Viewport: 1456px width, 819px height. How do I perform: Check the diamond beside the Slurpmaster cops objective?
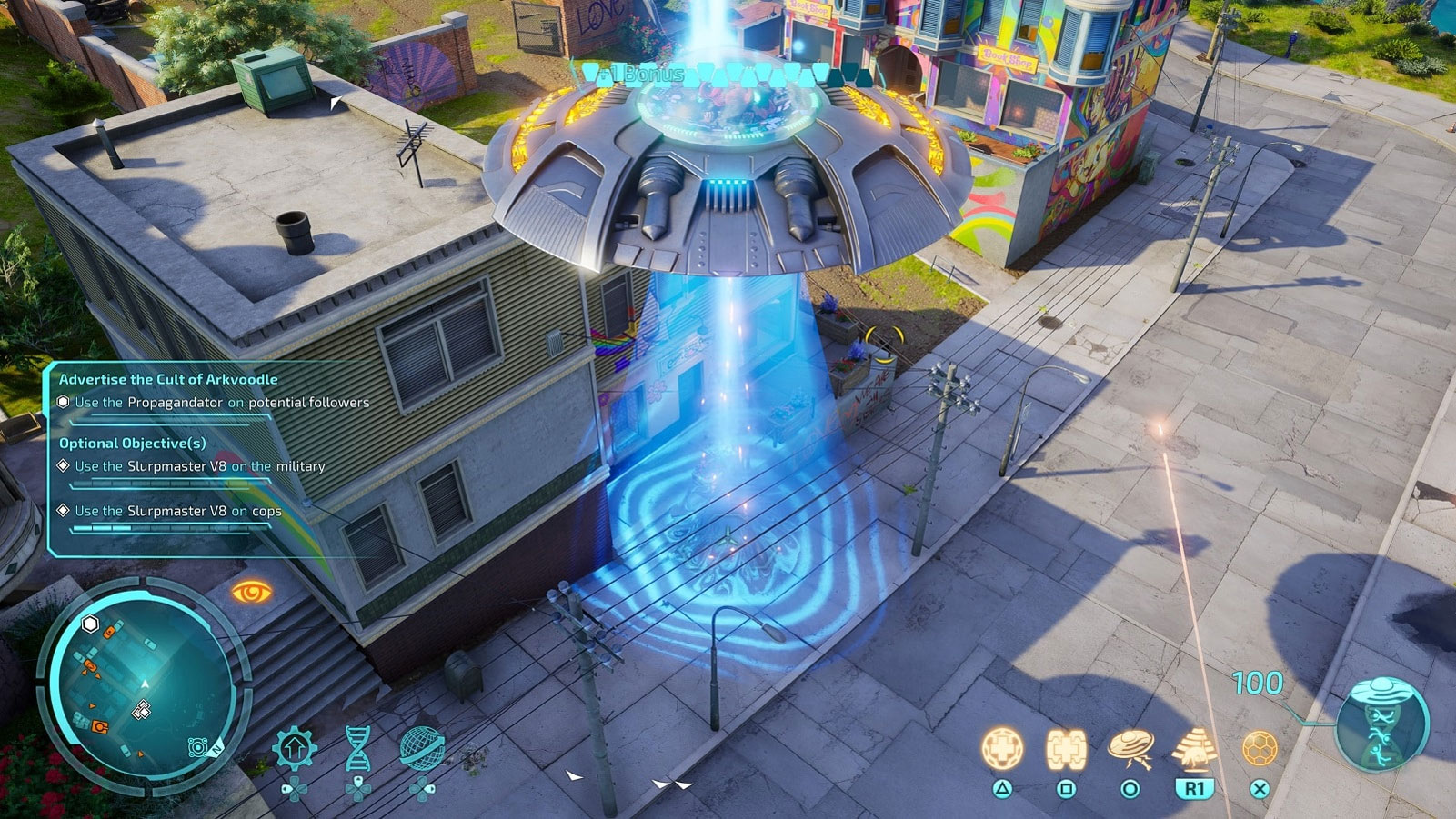coord(64,510)
